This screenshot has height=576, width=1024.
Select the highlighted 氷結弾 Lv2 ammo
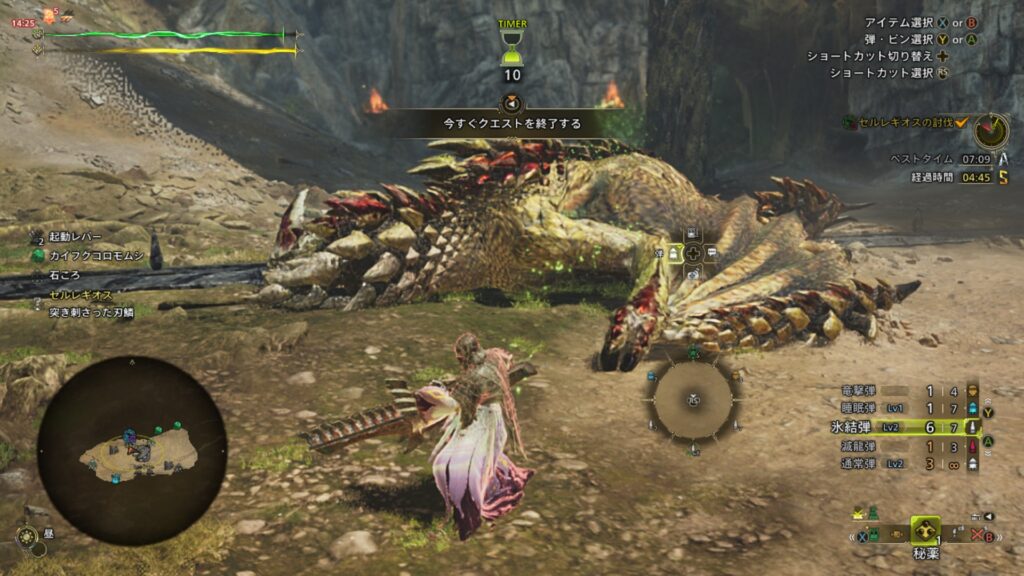click(900, 427)
